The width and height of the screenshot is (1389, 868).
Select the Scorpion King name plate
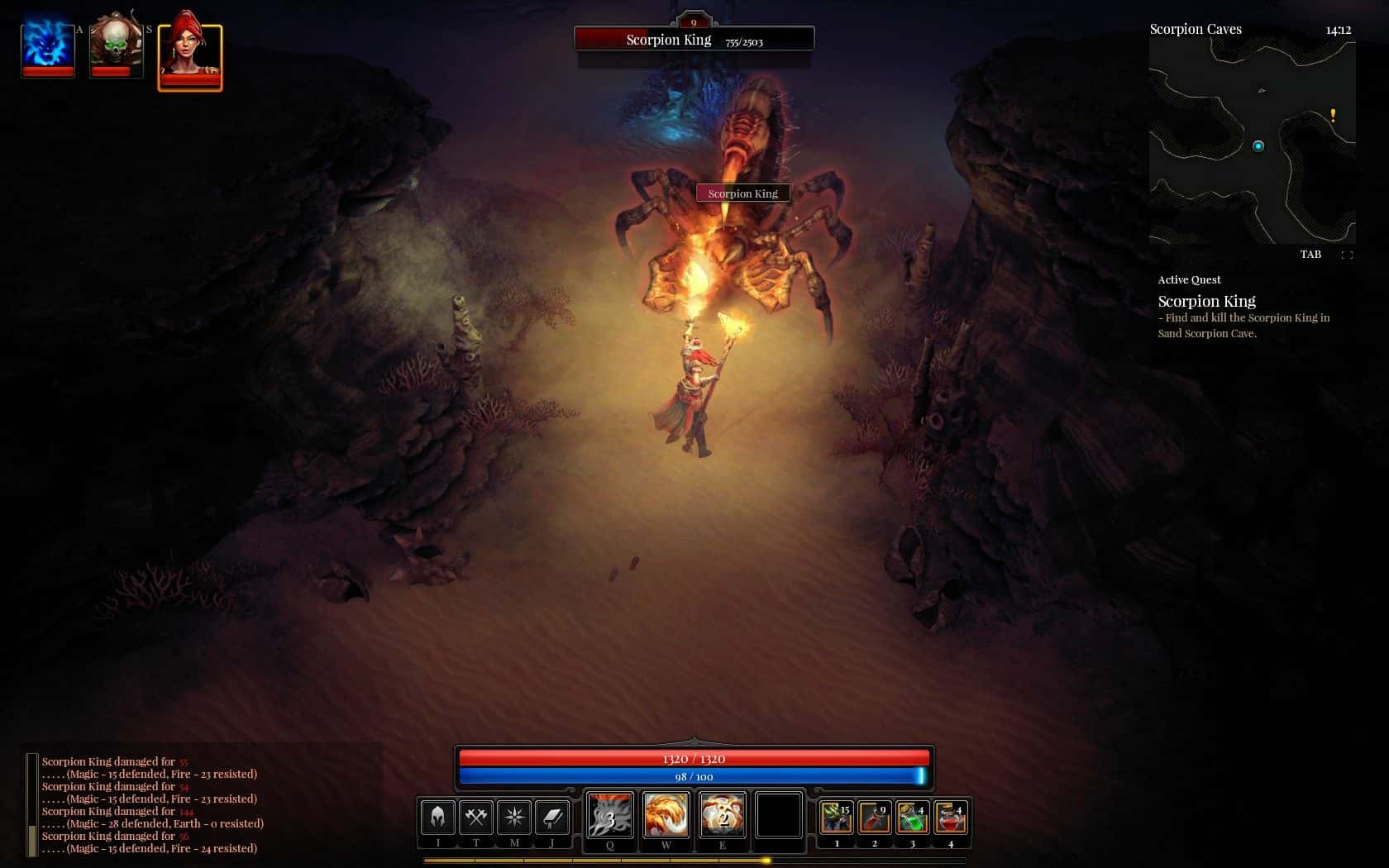[x=742, y=193]
